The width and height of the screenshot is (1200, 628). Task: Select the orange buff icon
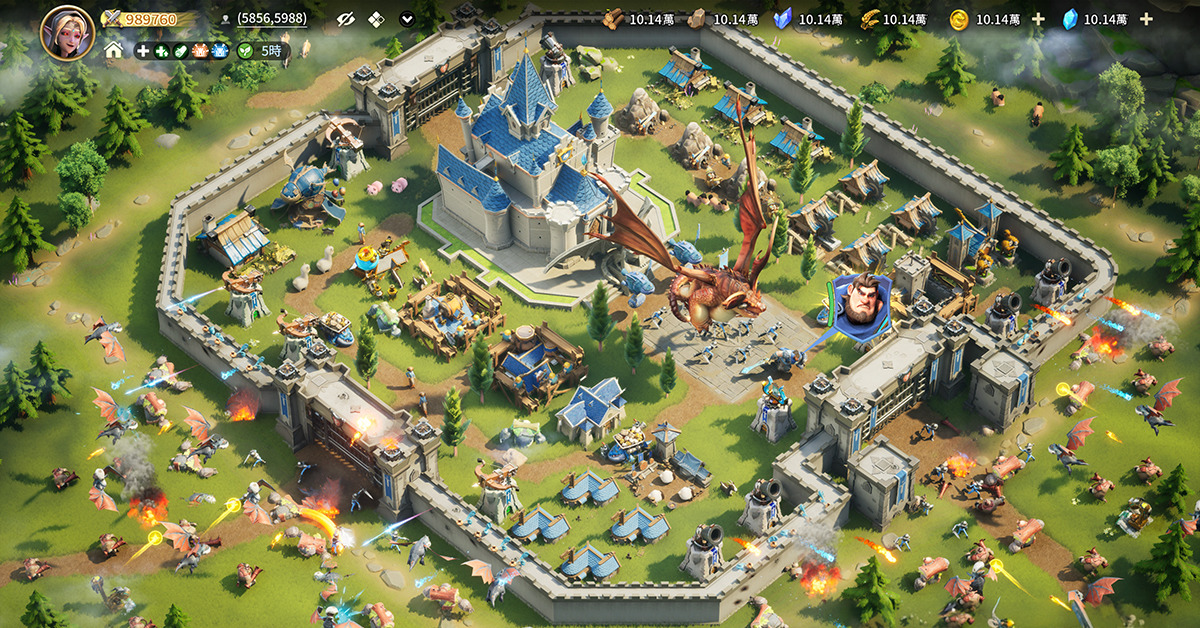pyautogui.click(x=199, y=50)
